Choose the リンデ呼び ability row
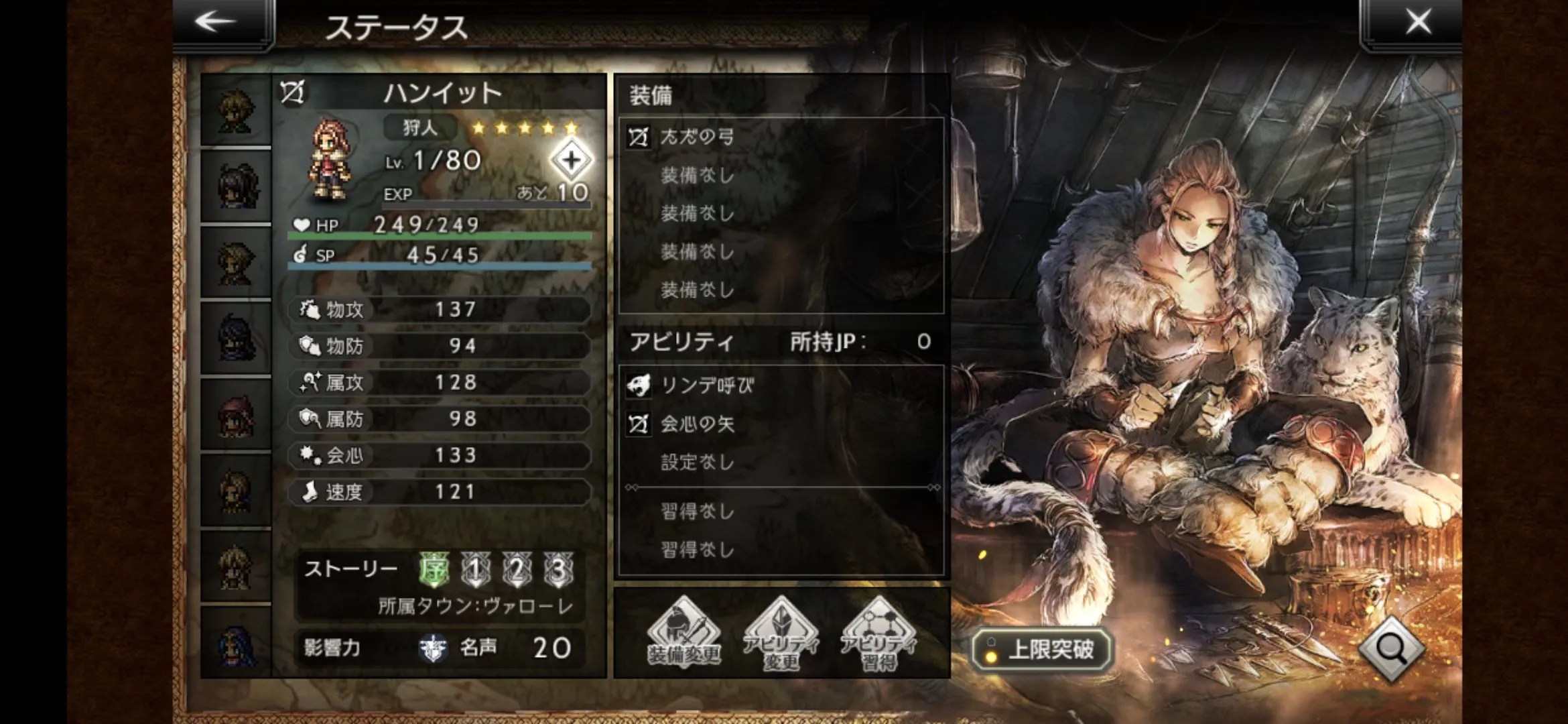Screen dimensions: 1568x724 781,385
